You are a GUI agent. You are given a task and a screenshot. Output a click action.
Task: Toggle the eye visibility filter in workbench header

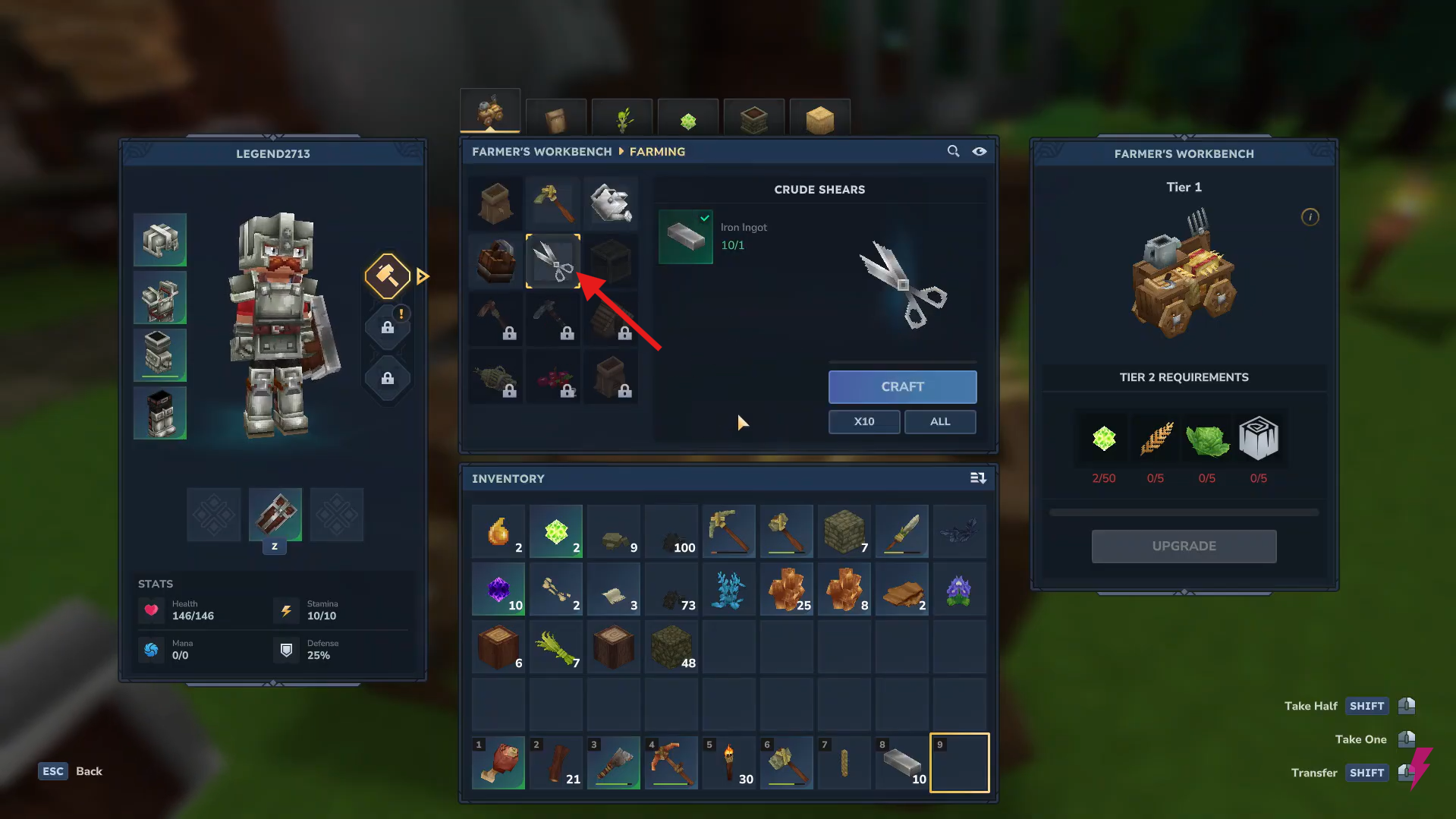click(x=980, y=151)
